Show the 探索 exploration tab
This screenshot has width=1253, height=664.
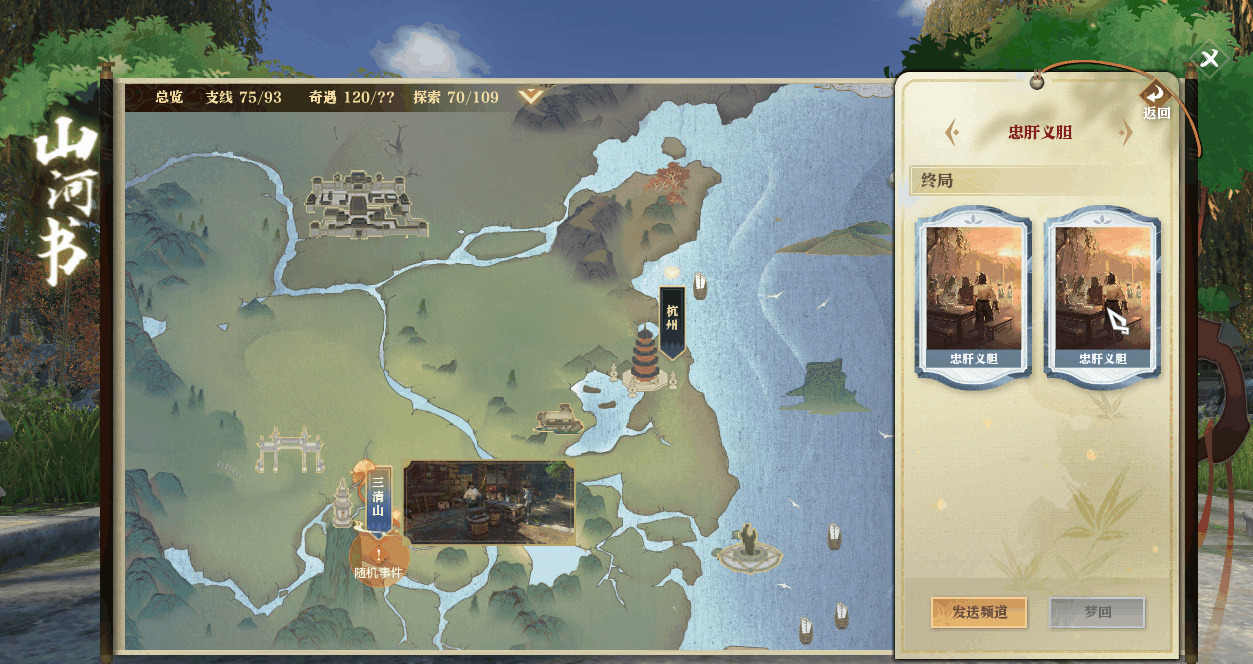(455, 97)
